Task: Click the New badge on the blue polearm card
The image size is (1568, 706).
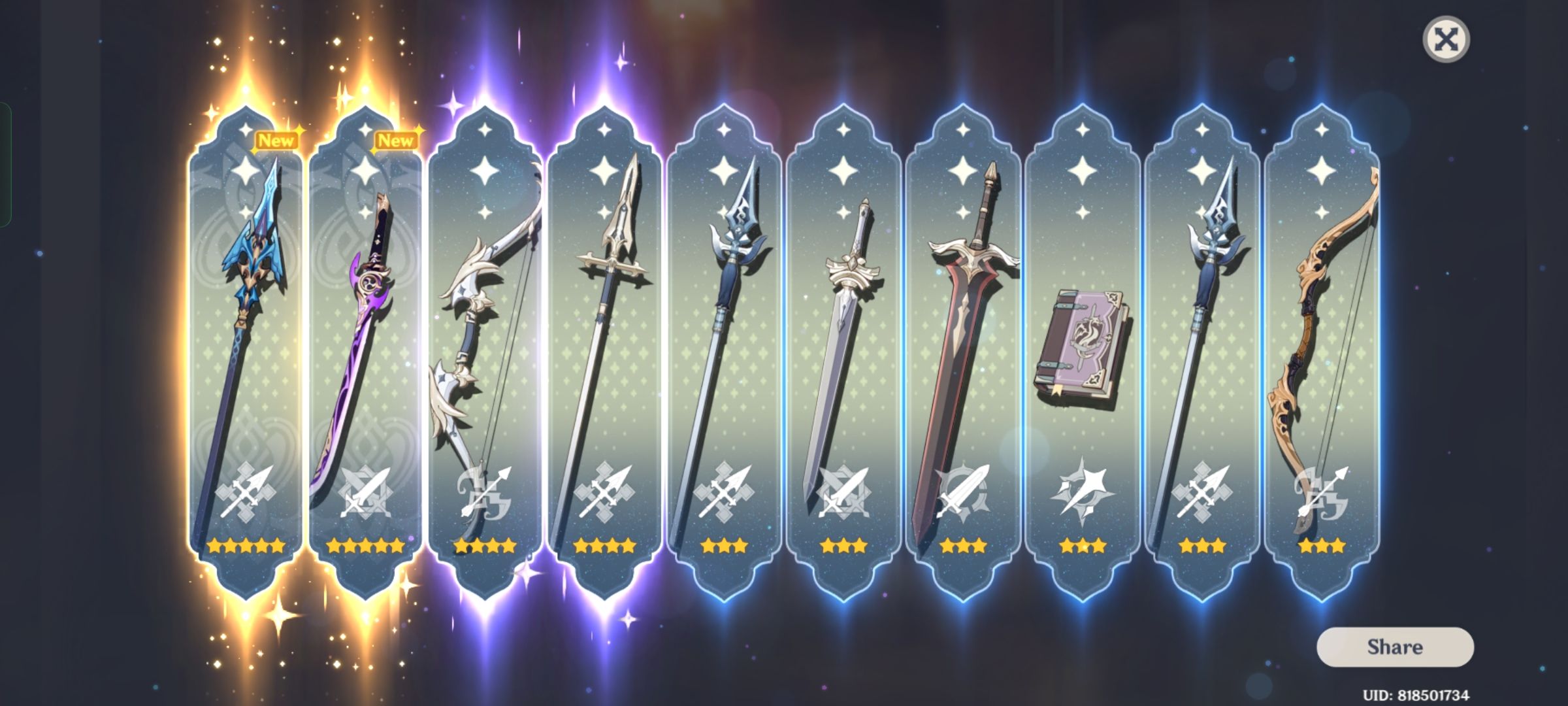Action: [276, 139]
